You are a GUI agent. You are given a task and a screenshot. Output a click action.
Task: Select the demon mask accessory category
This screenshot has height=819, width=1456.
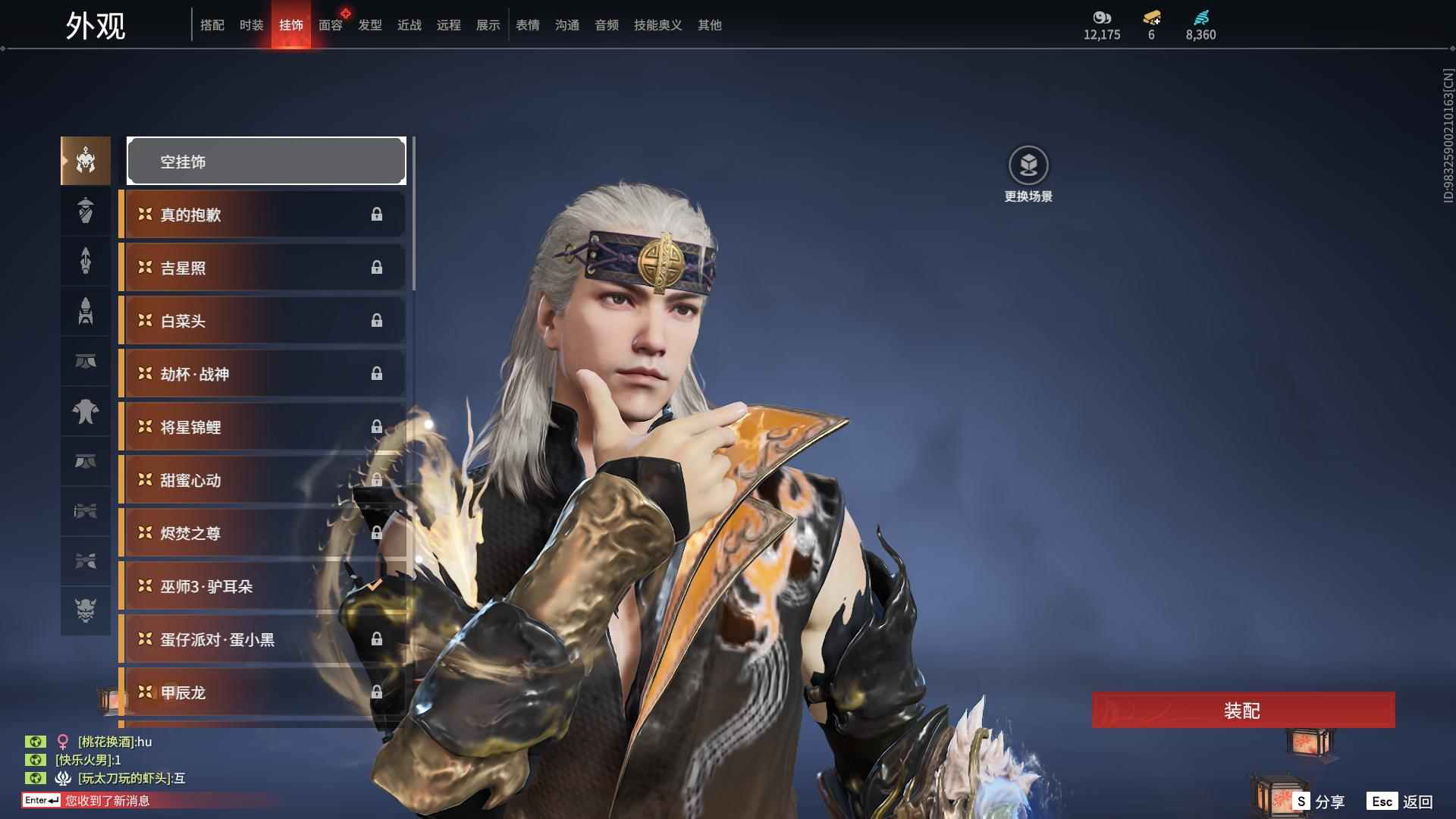click(x=86, y=610)
